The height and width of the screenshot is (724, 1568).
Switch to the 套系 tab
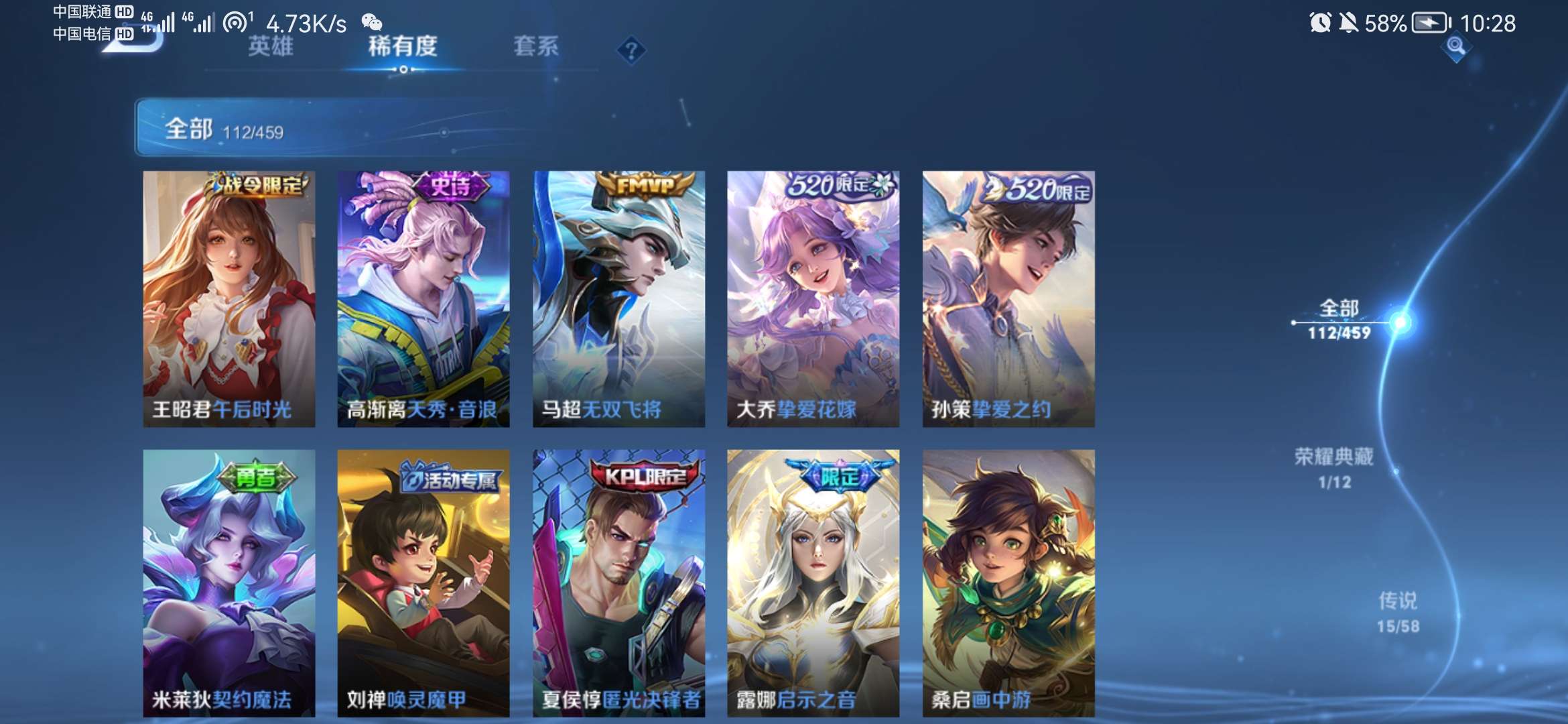537,47
